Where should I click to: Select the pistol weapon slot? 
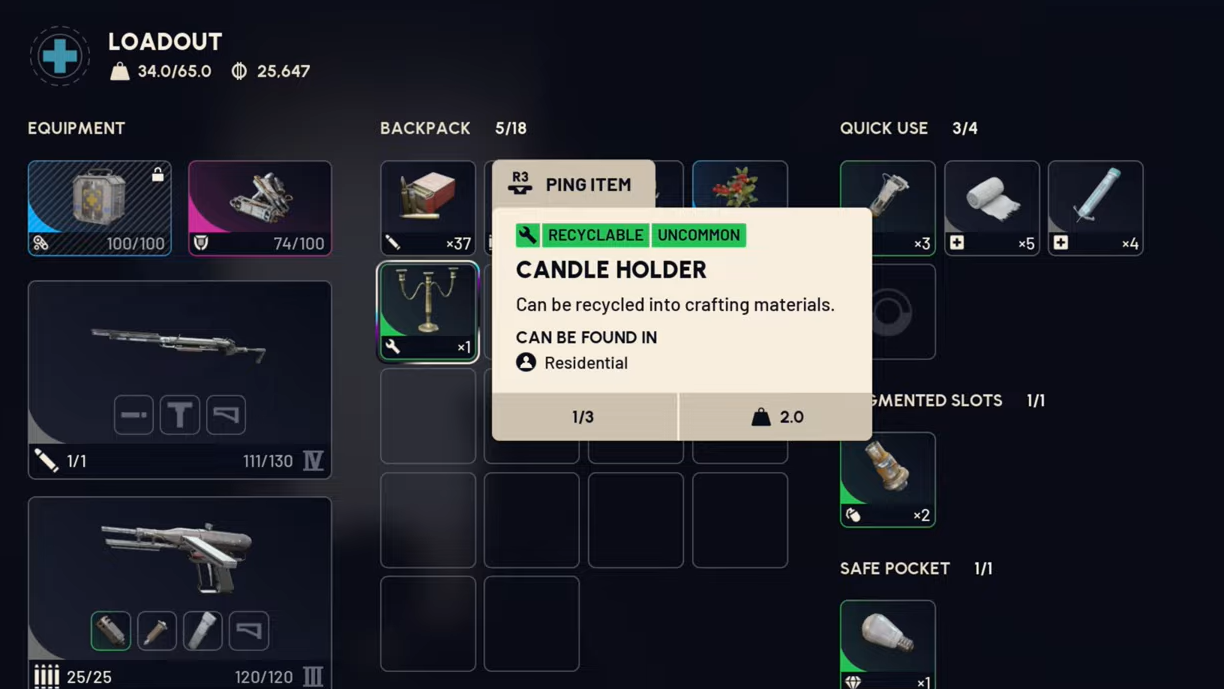[x=180, y=555]
